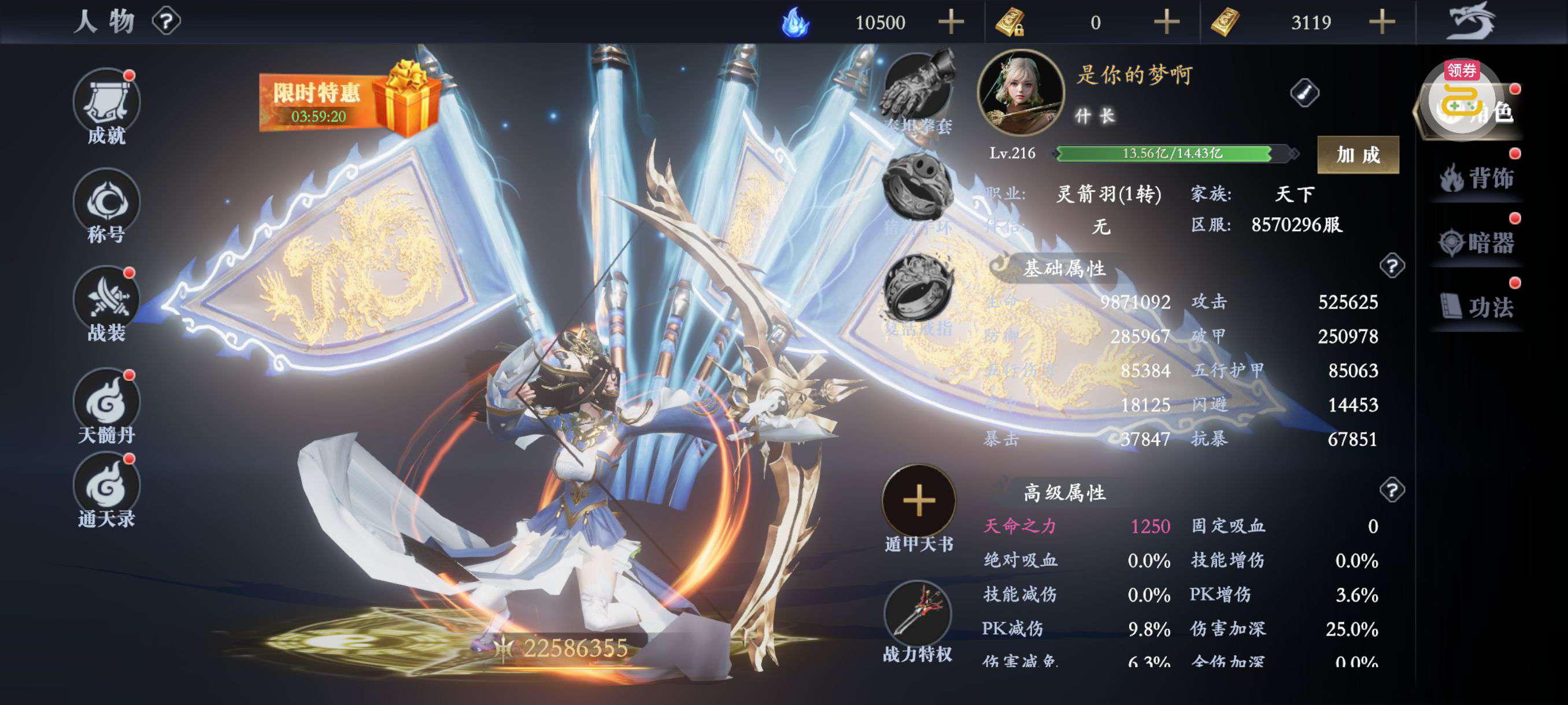Open the 通天录 panel
Screen dimensions: 1568x705
[x=106, y=490]
